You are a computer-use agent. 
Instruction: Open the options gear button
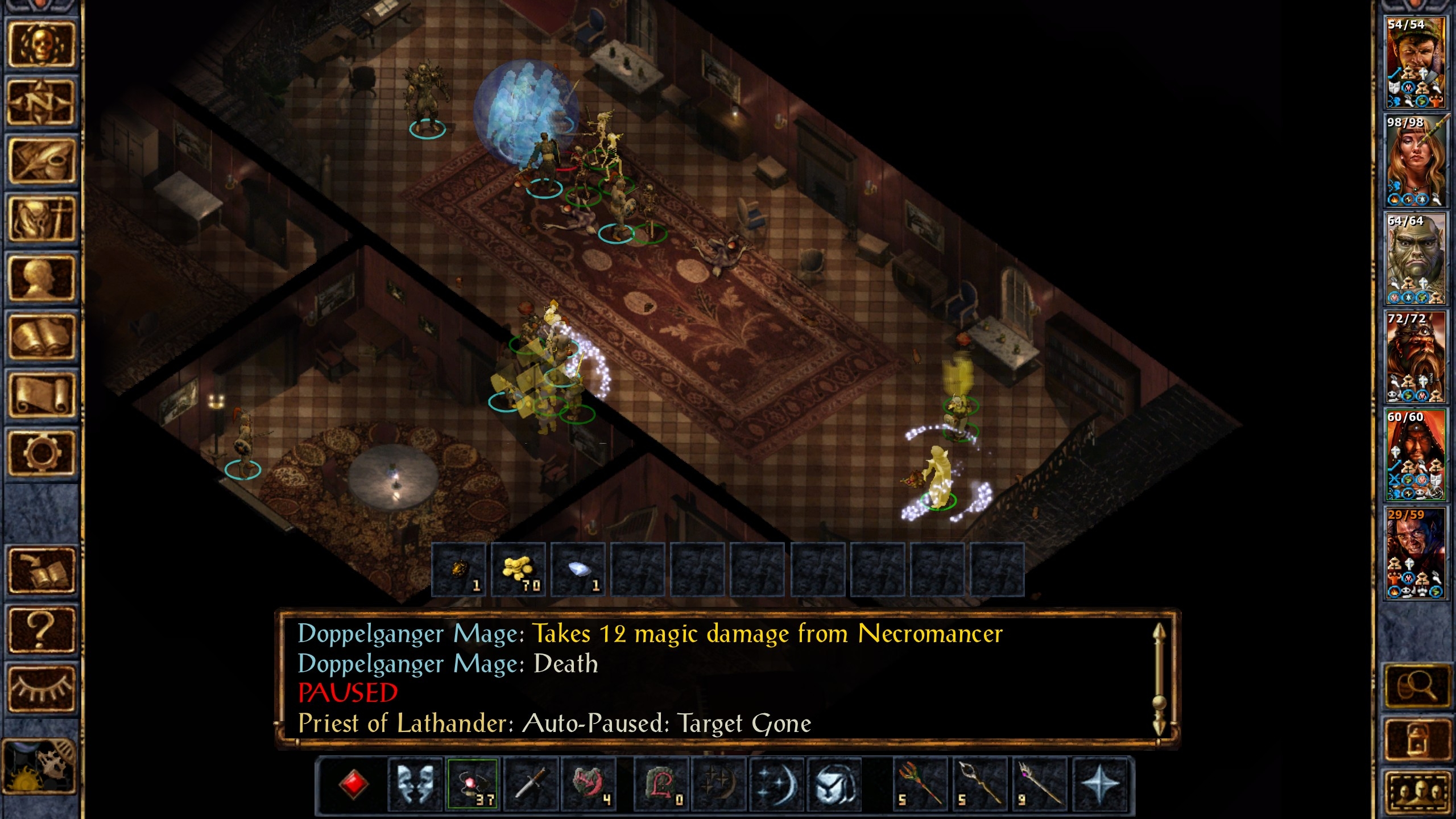click(x=41, y=453)
